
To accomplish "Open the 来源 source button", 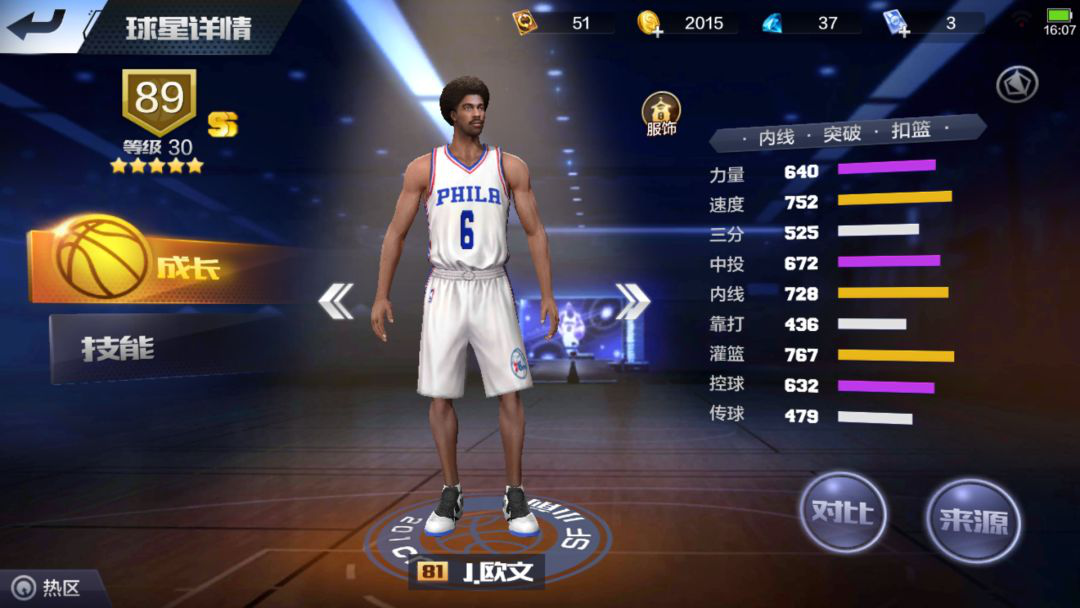I will 972,520.
